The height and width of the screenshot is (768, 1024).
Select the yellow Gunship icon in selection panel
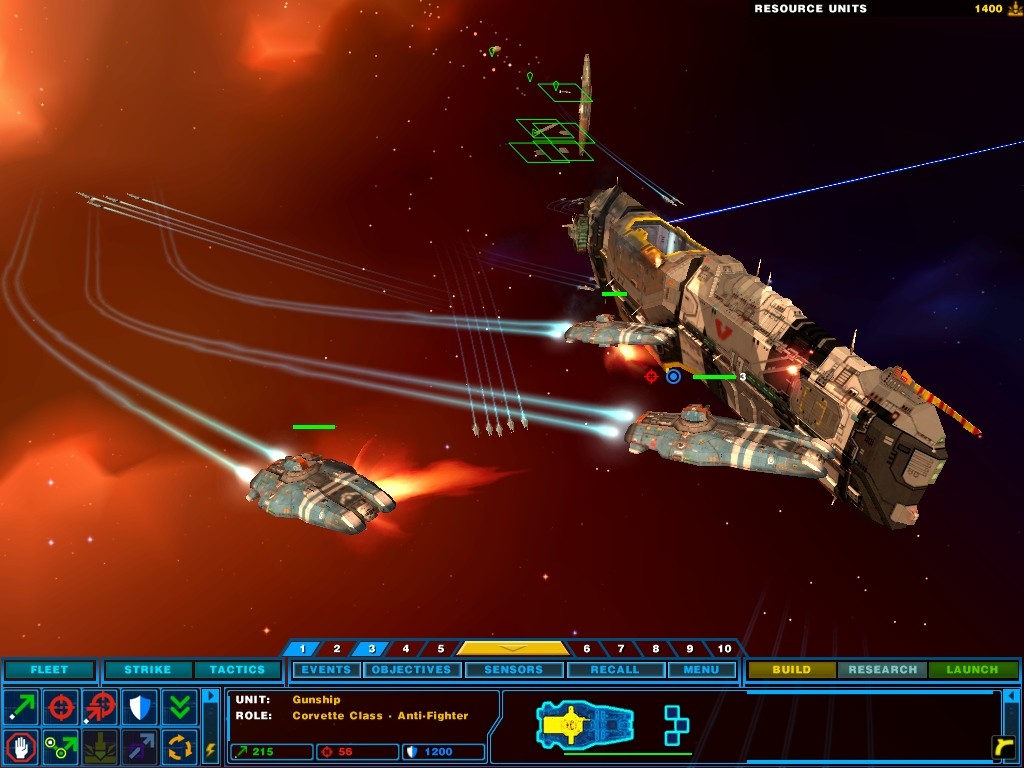(x=584, y=723)
